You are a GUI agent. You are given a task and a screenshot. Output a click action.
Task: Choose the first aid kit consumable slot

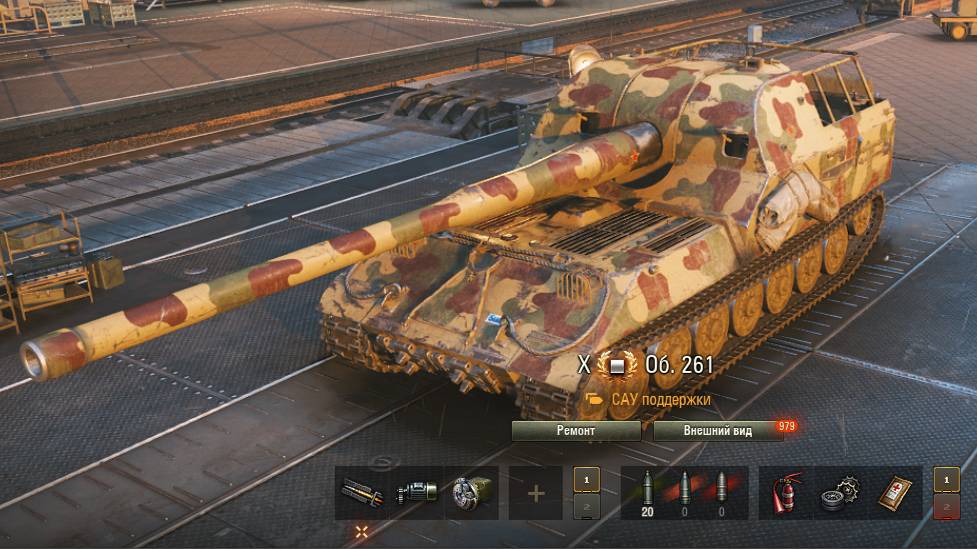894,493
